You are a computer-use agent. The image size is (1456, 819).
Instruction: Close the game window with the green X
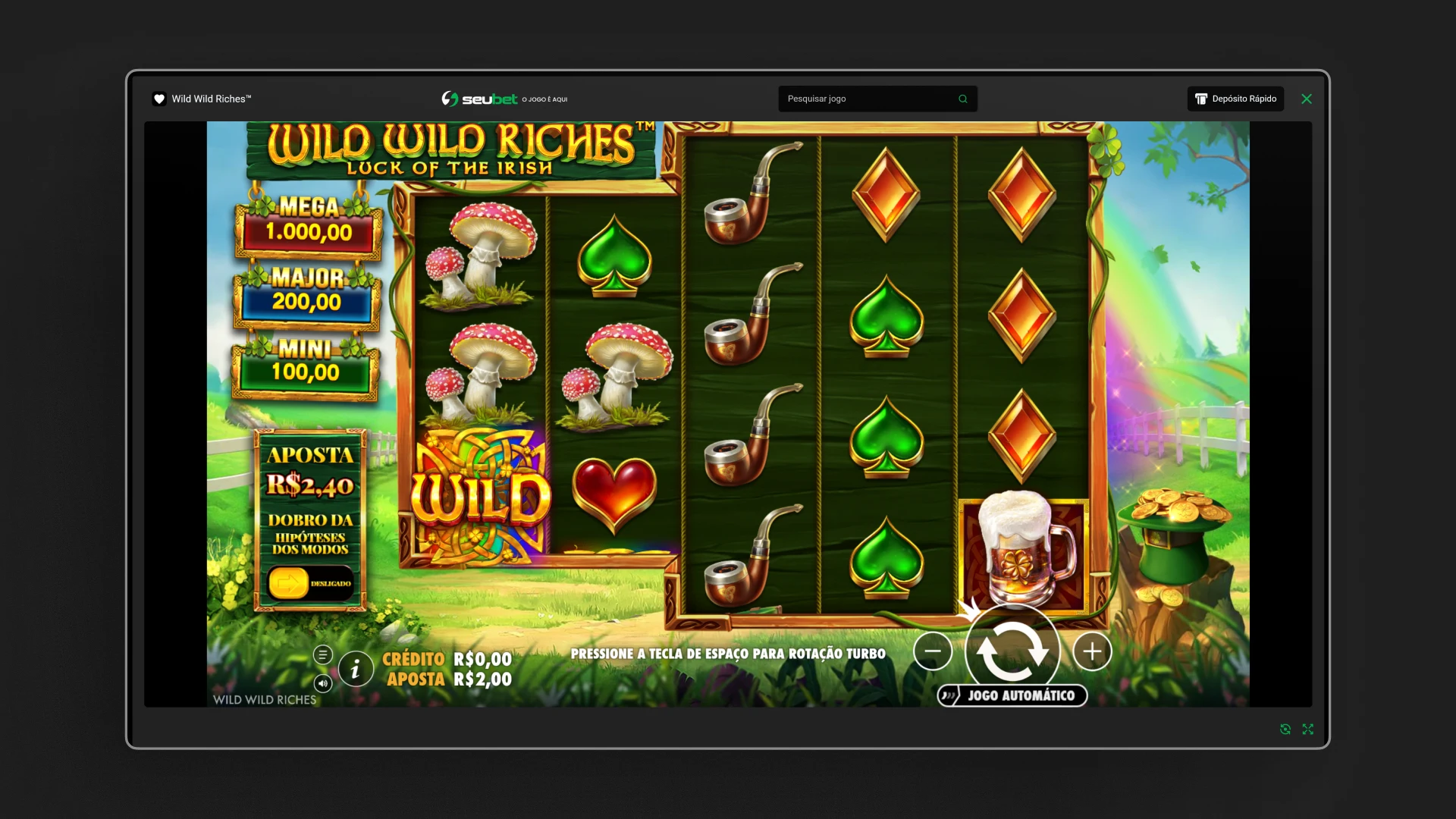pos(1307,99)
